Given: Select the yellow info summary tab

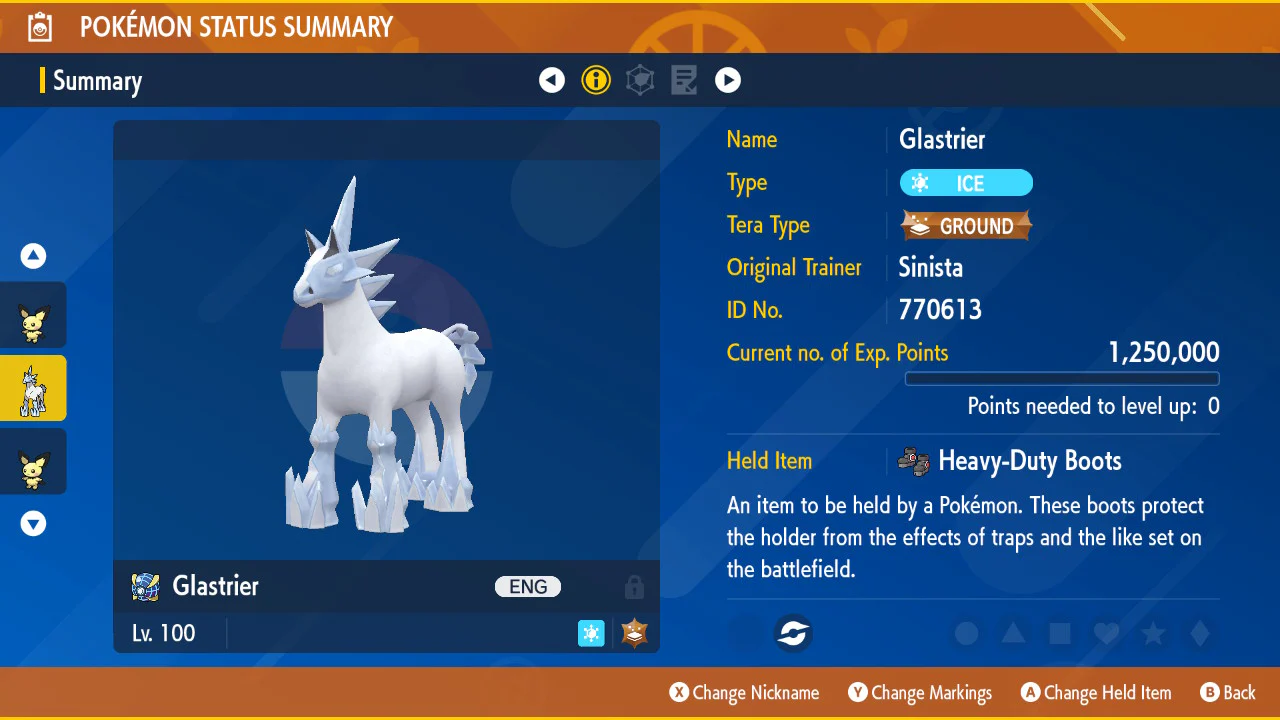Looking at the screenshot, I should click(596, 80).
